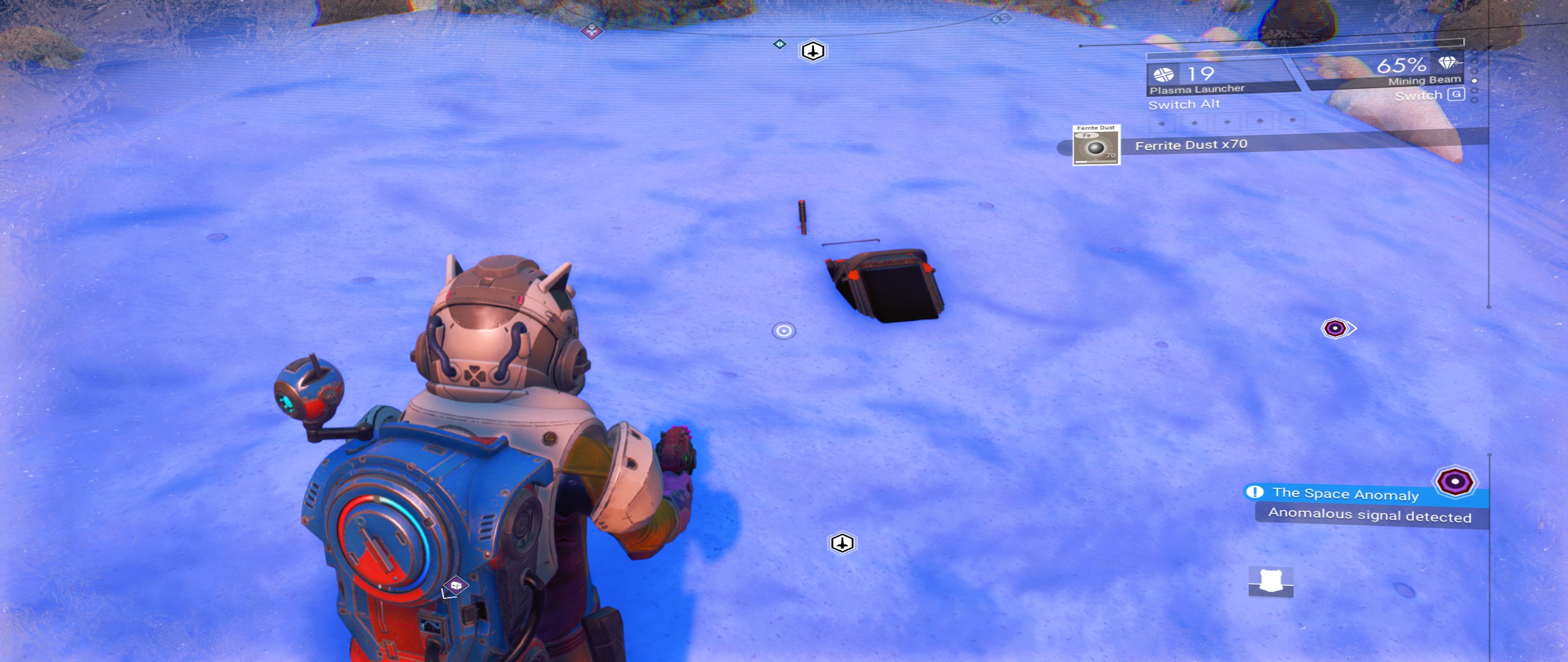The height and width of the screenshot is (662, 1568).
Task: Click the purple anomaly marker with arrow
Action: click(1336, 329)
